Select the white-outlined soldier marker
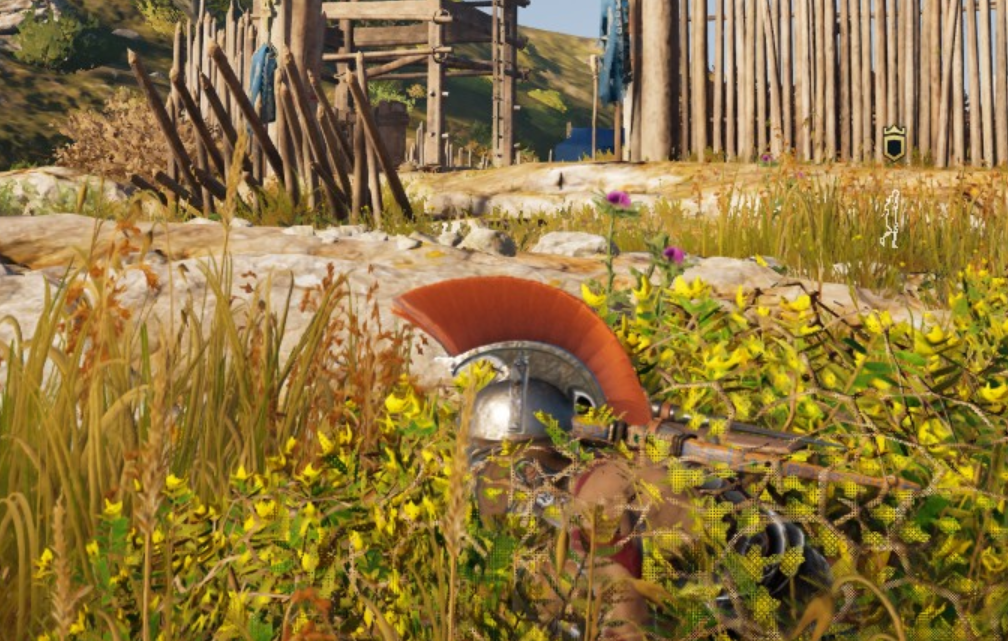This screenshot has height=641, width=1008. pos(889,219)
